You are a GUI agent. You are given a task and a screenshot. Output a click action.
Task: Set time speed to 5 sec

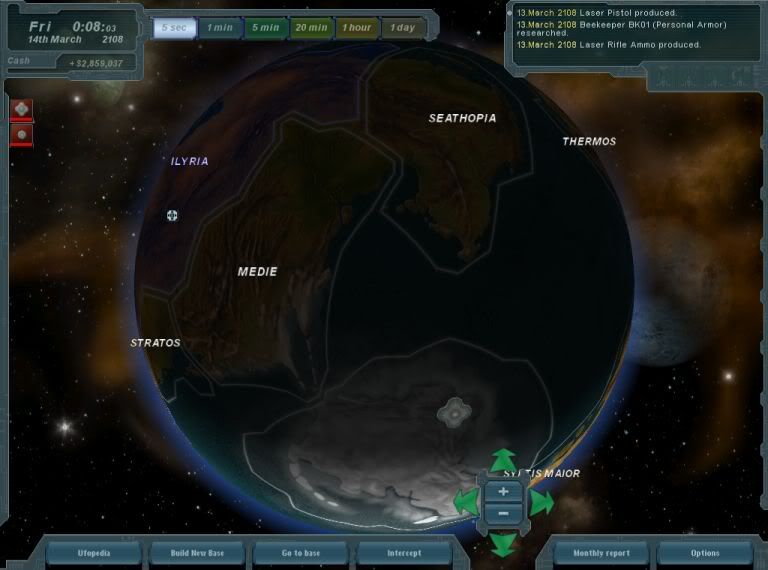(173, 27)
